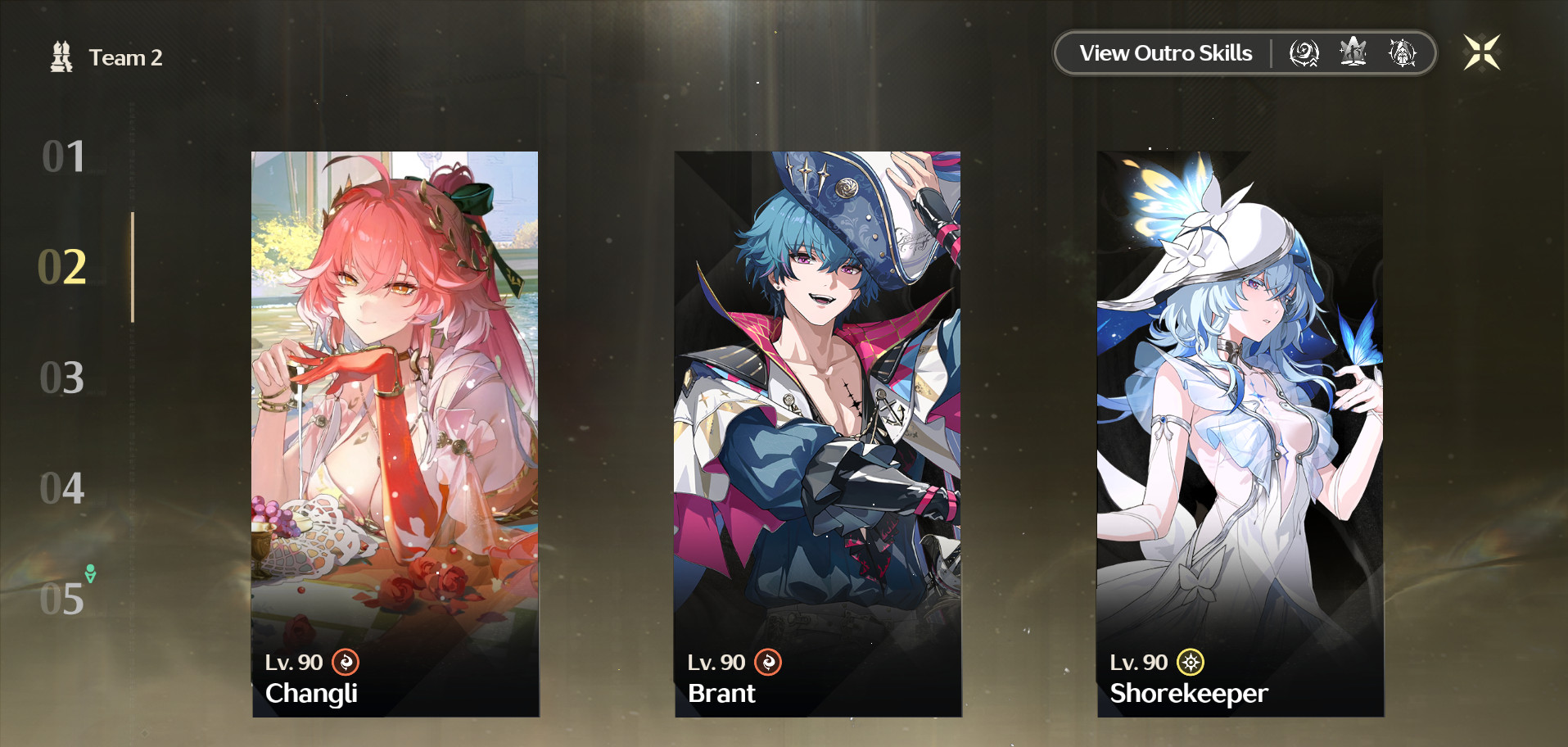The width and height of the screenshot is (1568, 747).
Task: Switch to team slot 03
Action: pos(64,378)
